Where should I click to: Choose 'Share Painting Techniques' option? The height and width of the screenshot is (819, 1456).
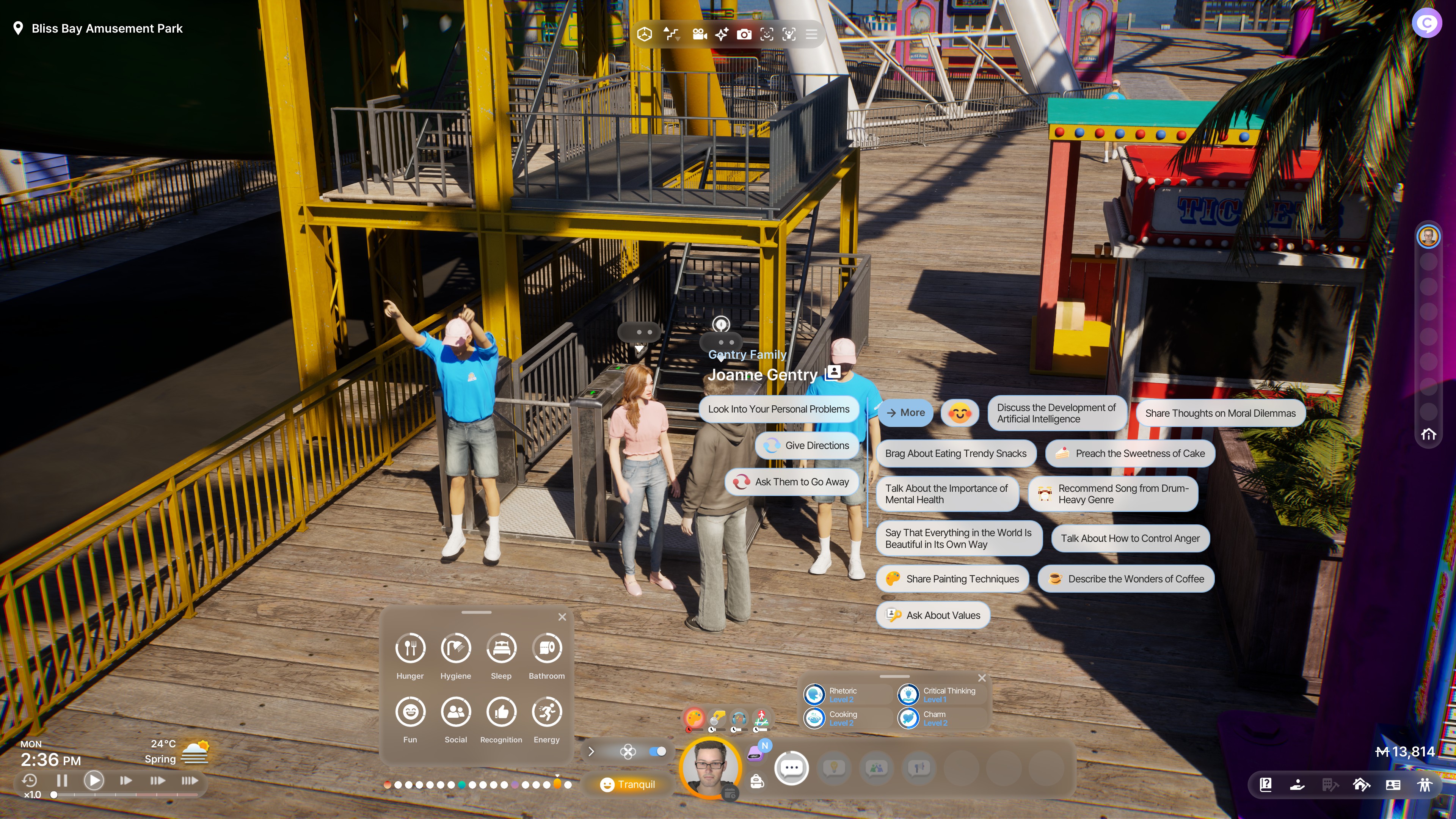[952, 579]
